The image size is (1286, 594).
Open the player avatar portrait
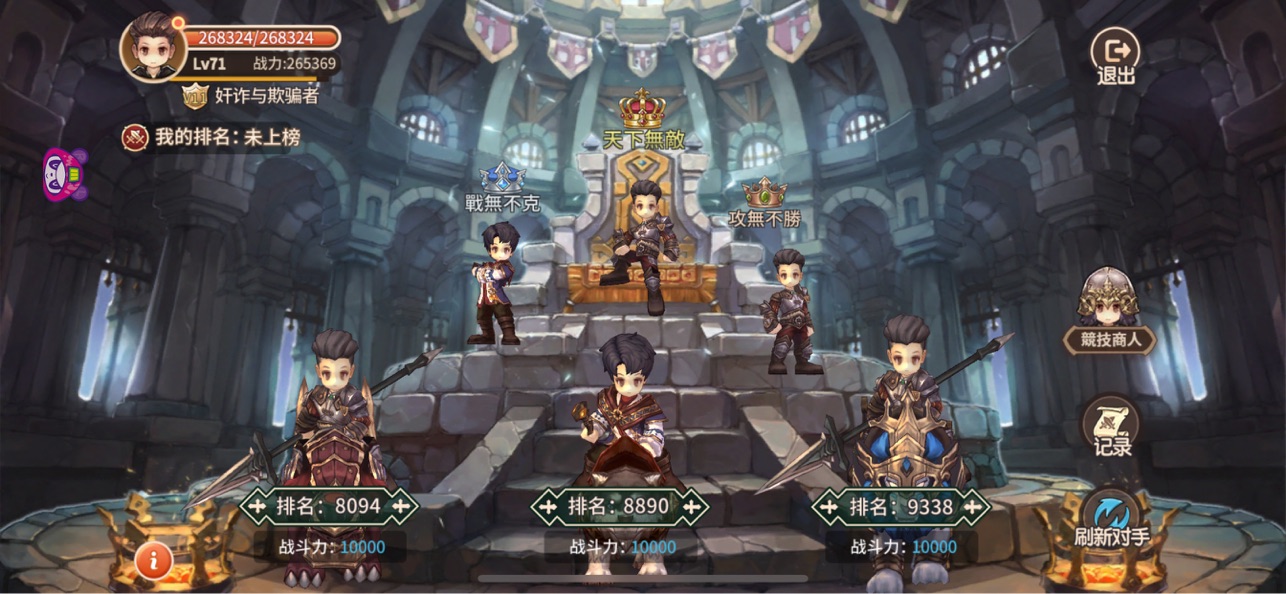click(153, 46)
